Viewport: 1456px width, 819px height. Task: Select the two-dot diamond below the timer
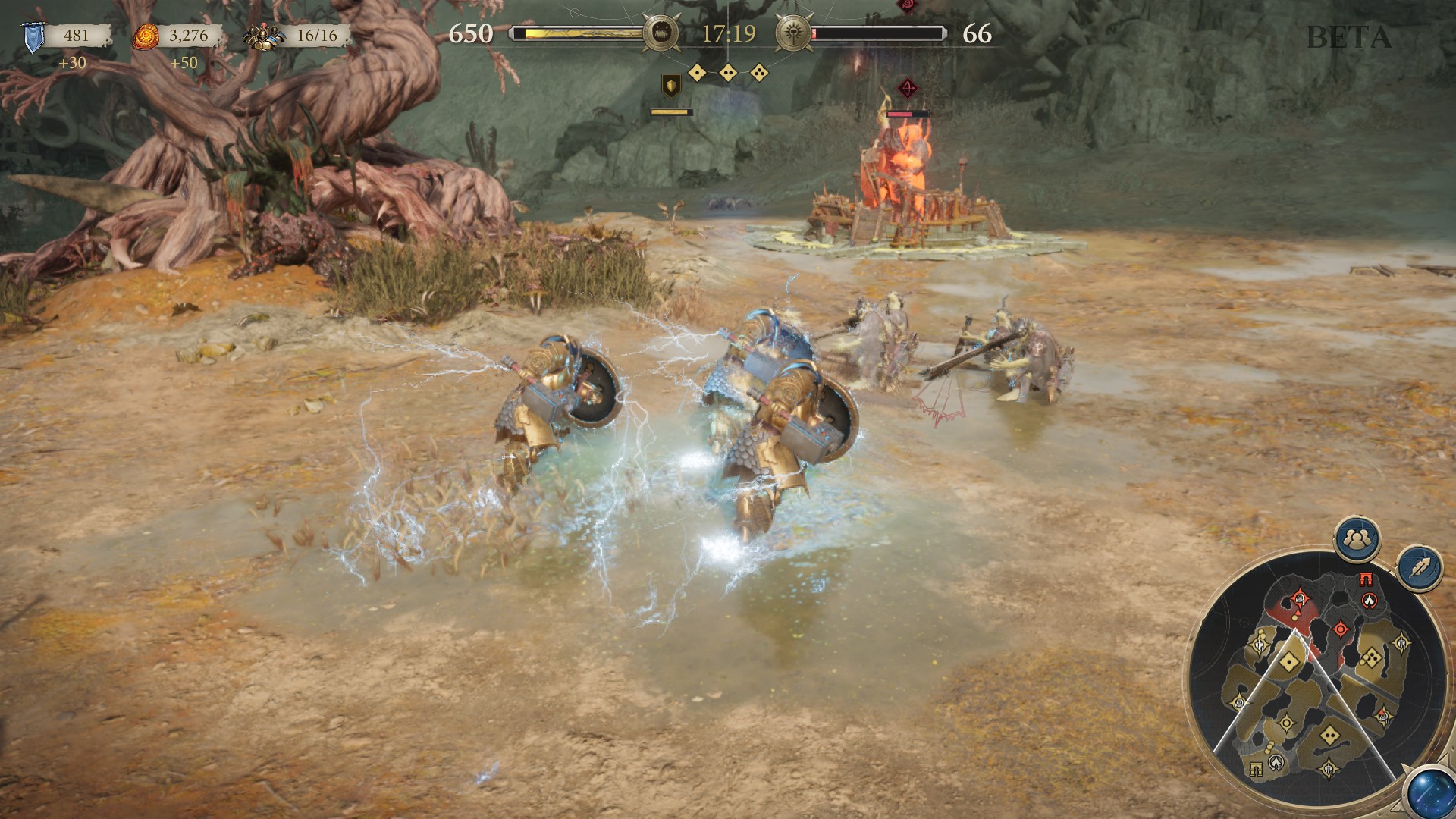728,73
